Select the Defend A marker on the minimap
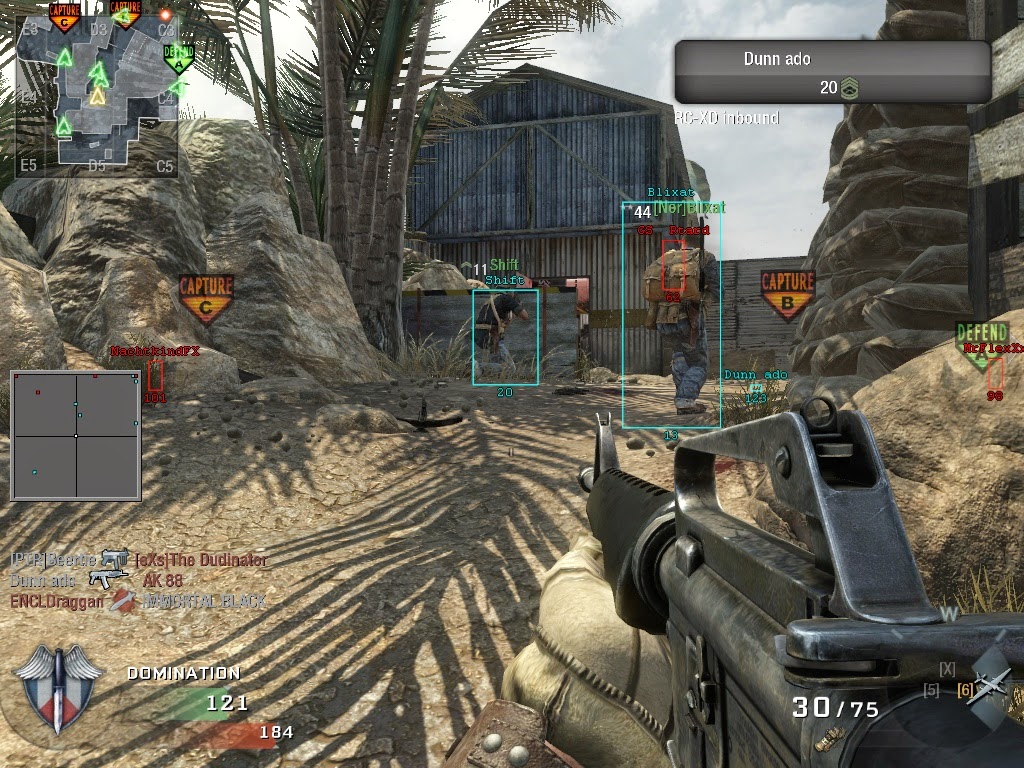 pyautogui.click(x=178, y=57)
